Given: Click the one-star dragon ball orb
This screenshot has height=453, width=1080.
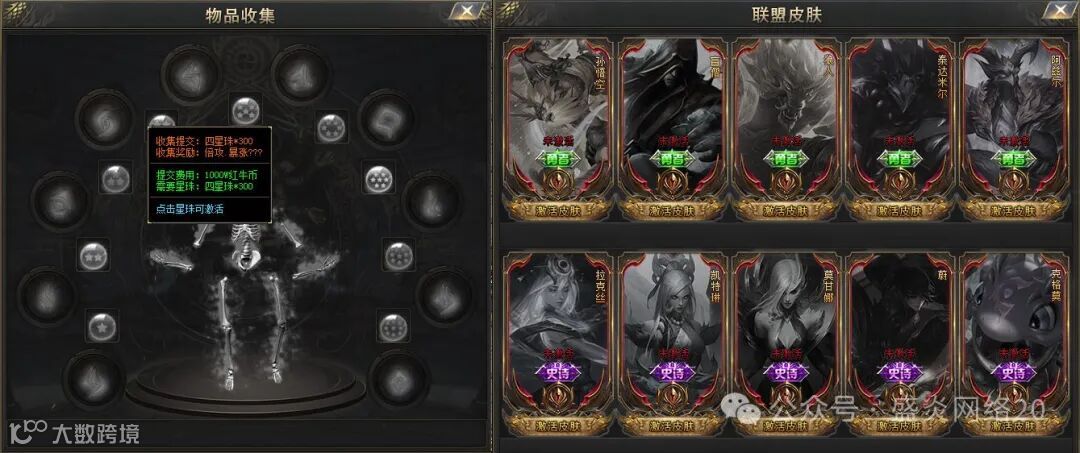Looking at the screenshot, I should [x=100, y=325].
